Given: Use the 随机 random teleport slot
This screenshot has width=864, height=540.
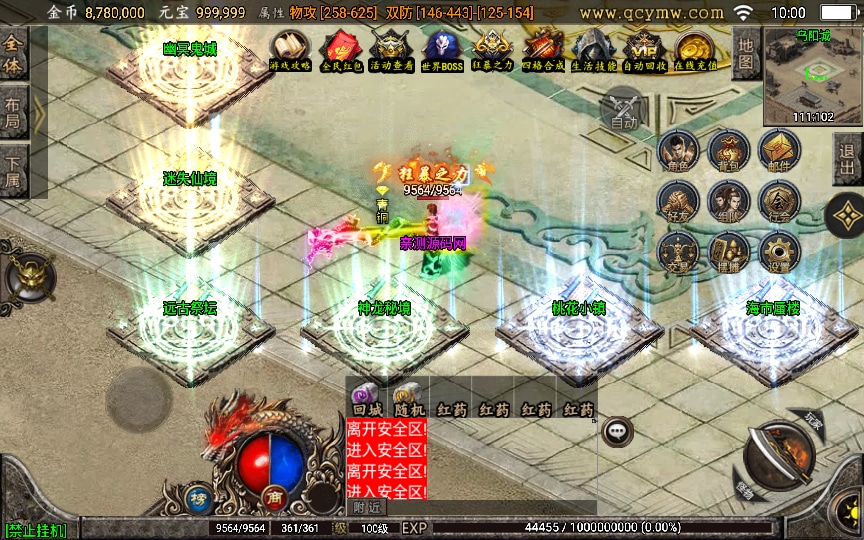Looking at the screenshot, I should coord(407,400).
